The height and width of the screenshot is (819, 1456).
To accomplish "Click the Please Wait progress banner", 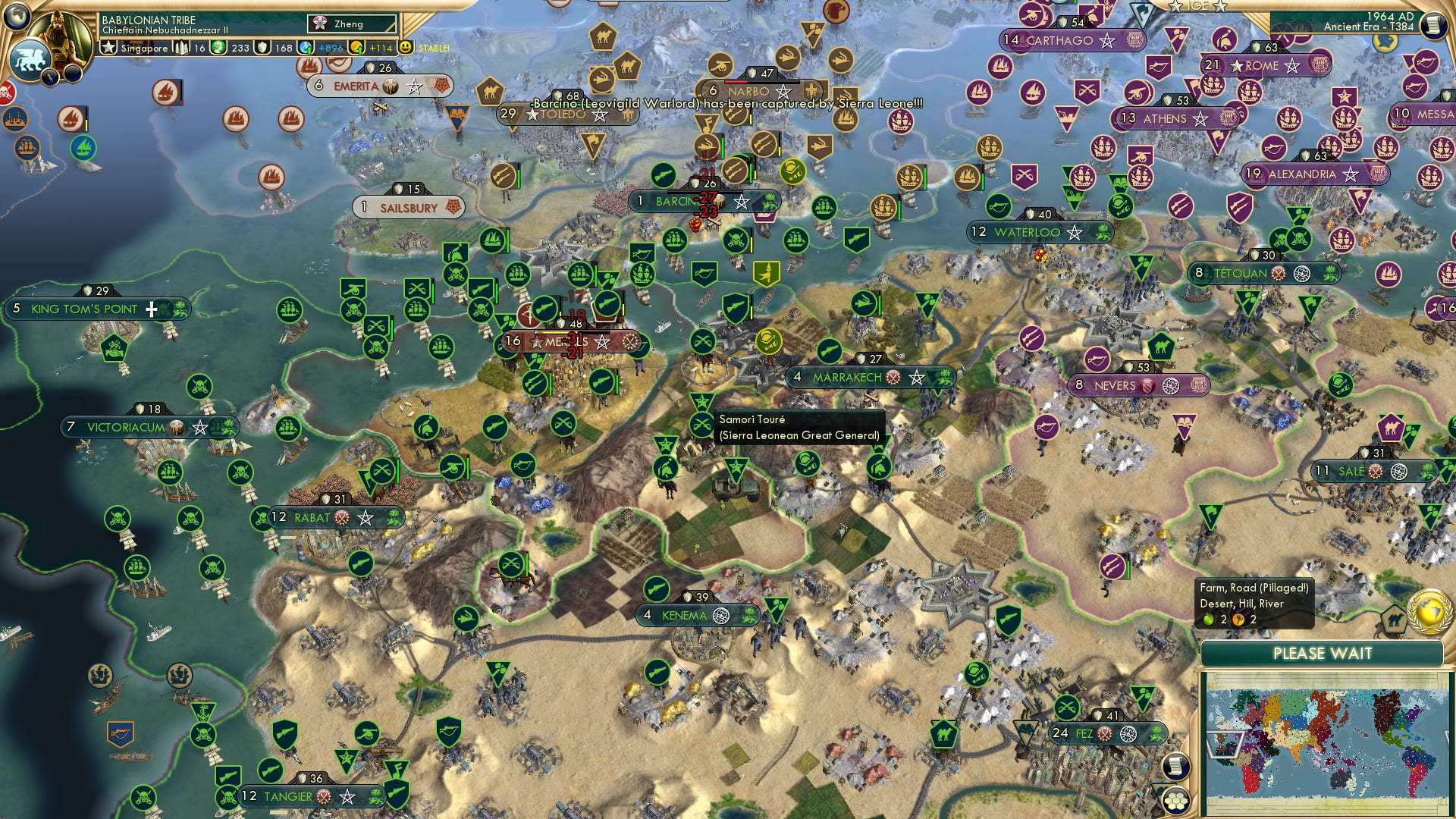I will coord(1323,653).
